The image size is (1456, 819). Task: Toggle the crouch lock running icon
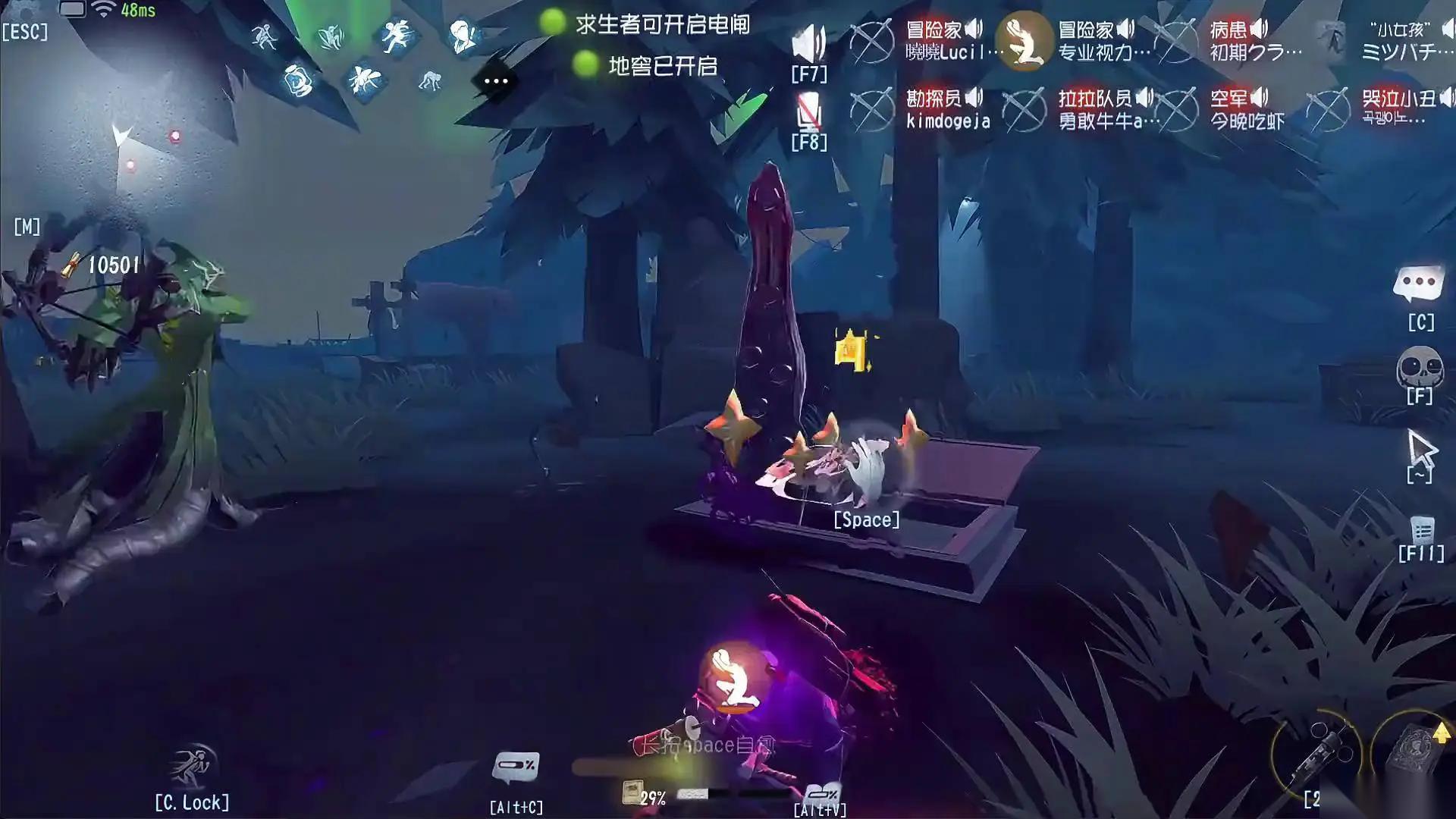[191, 766]
